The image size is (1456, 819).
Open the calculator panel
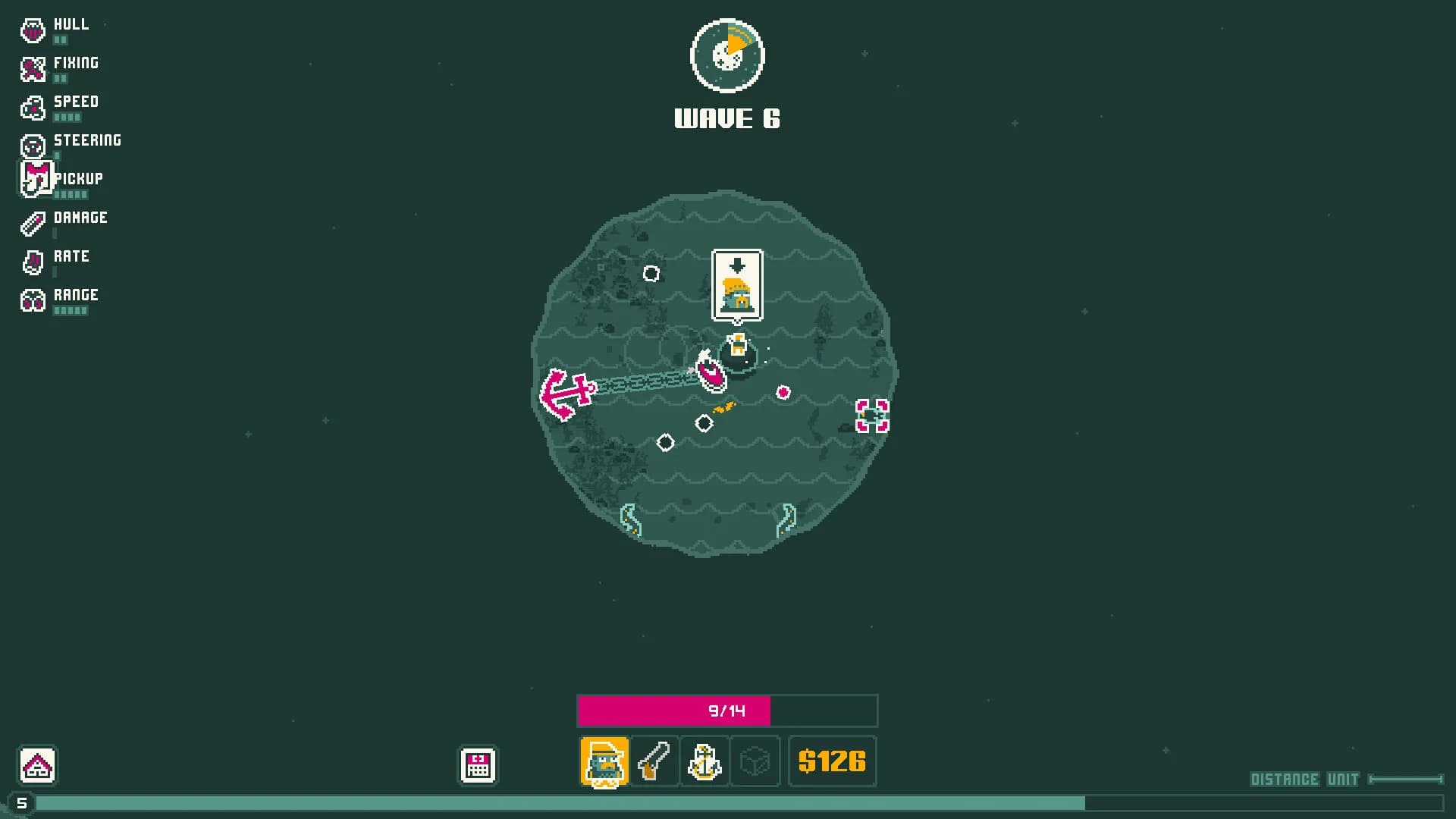coord(478,766)
